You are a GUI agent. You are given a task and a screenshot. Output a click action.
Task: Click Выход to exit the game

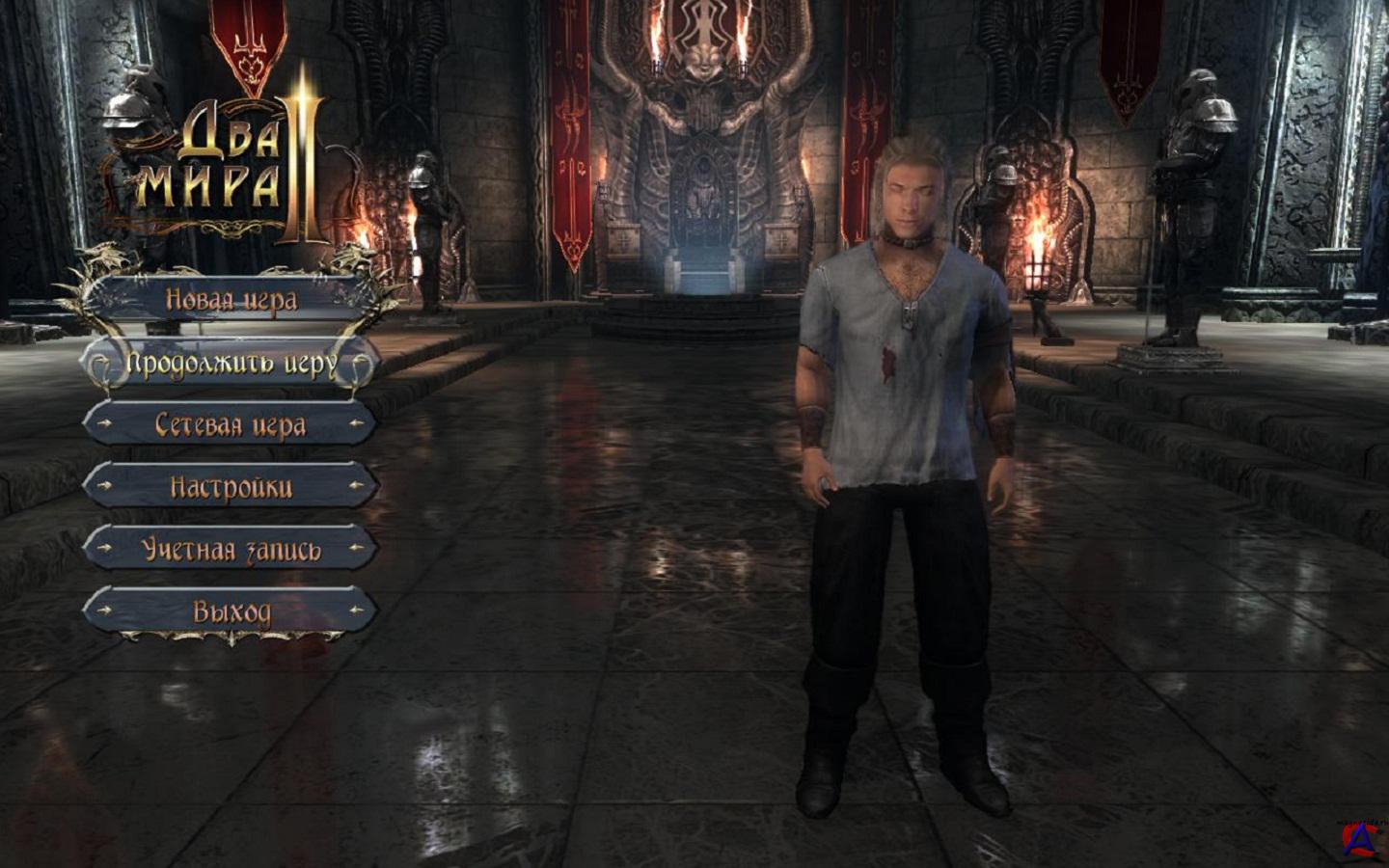click(230, 610)
